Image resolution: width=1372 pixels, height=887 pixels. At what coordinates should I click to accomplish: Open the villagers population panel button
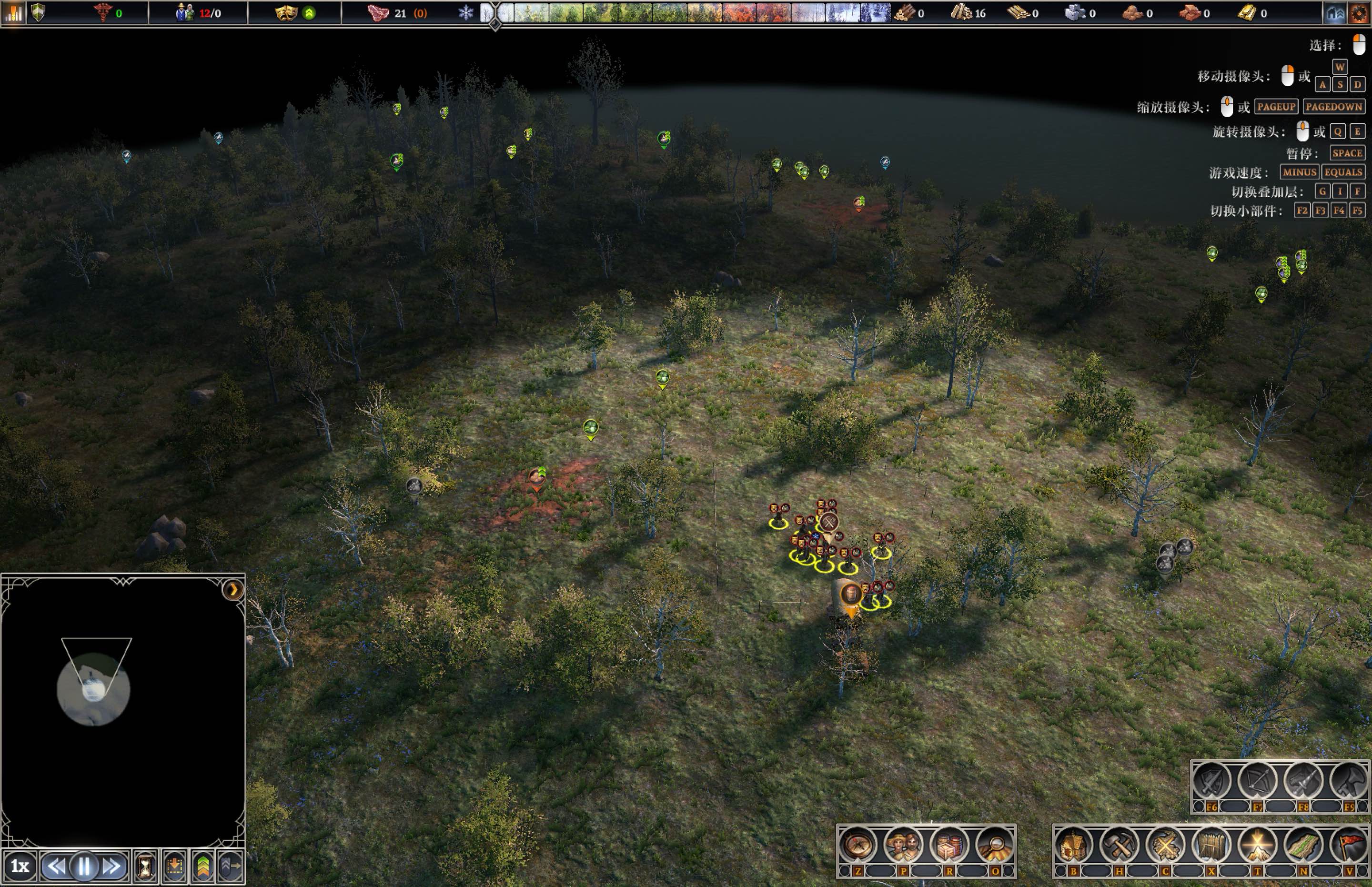click(x=903, y=846)
